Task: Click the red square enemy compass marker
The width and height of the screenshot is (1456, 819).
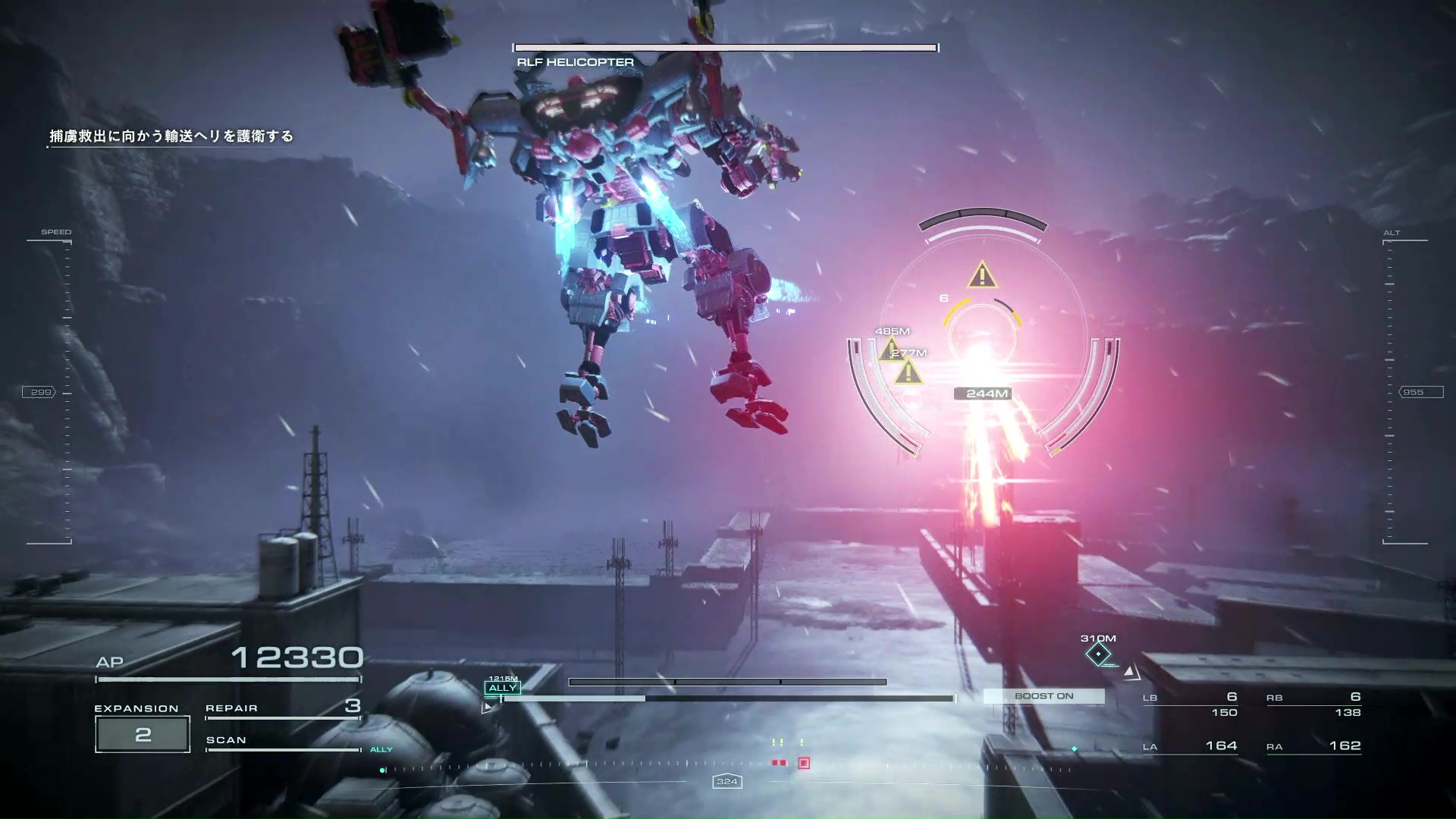Action: tap(804, 763)
